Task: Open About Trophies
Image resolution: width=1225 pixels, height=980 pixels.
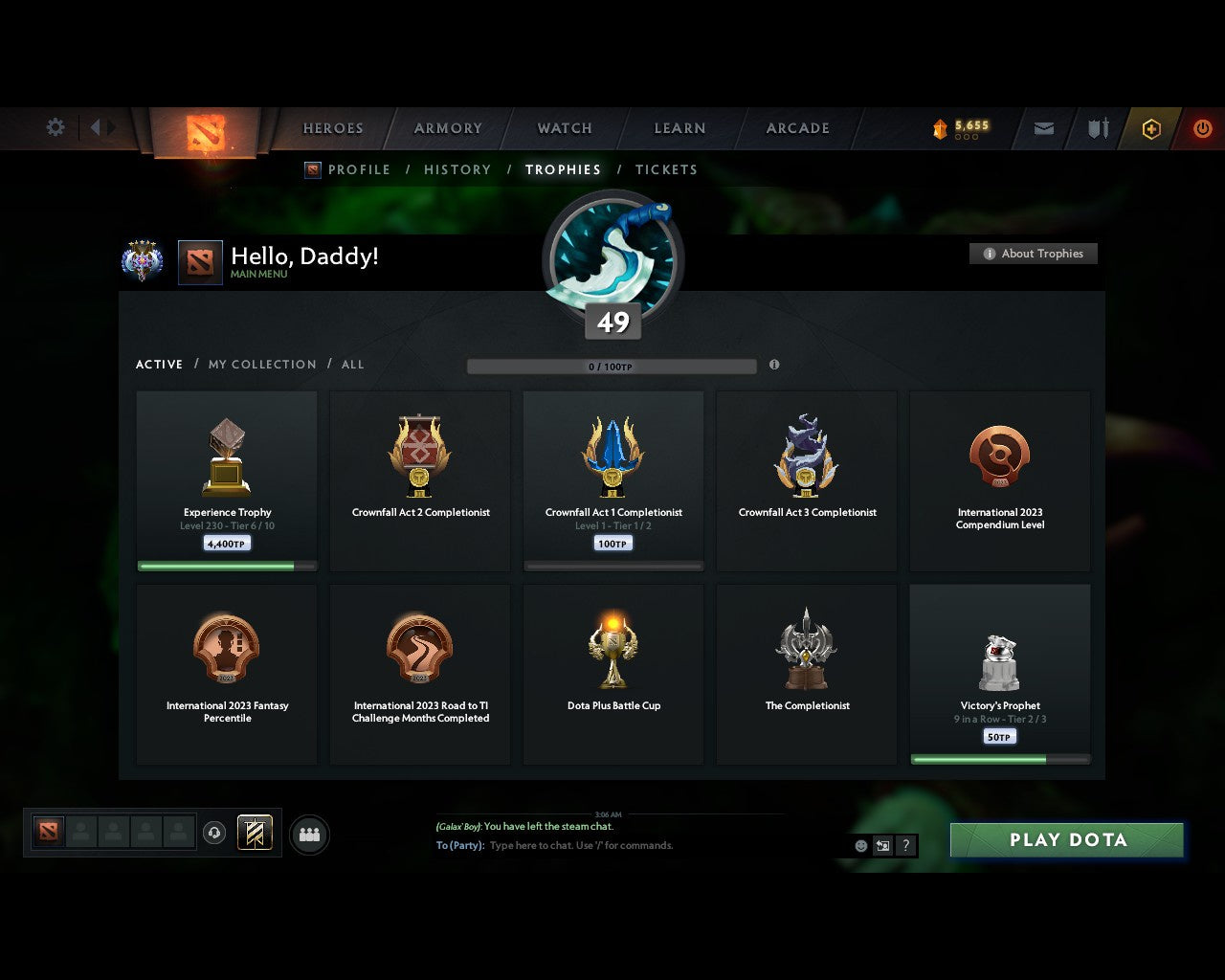Action: click(x=1034, y=254)
